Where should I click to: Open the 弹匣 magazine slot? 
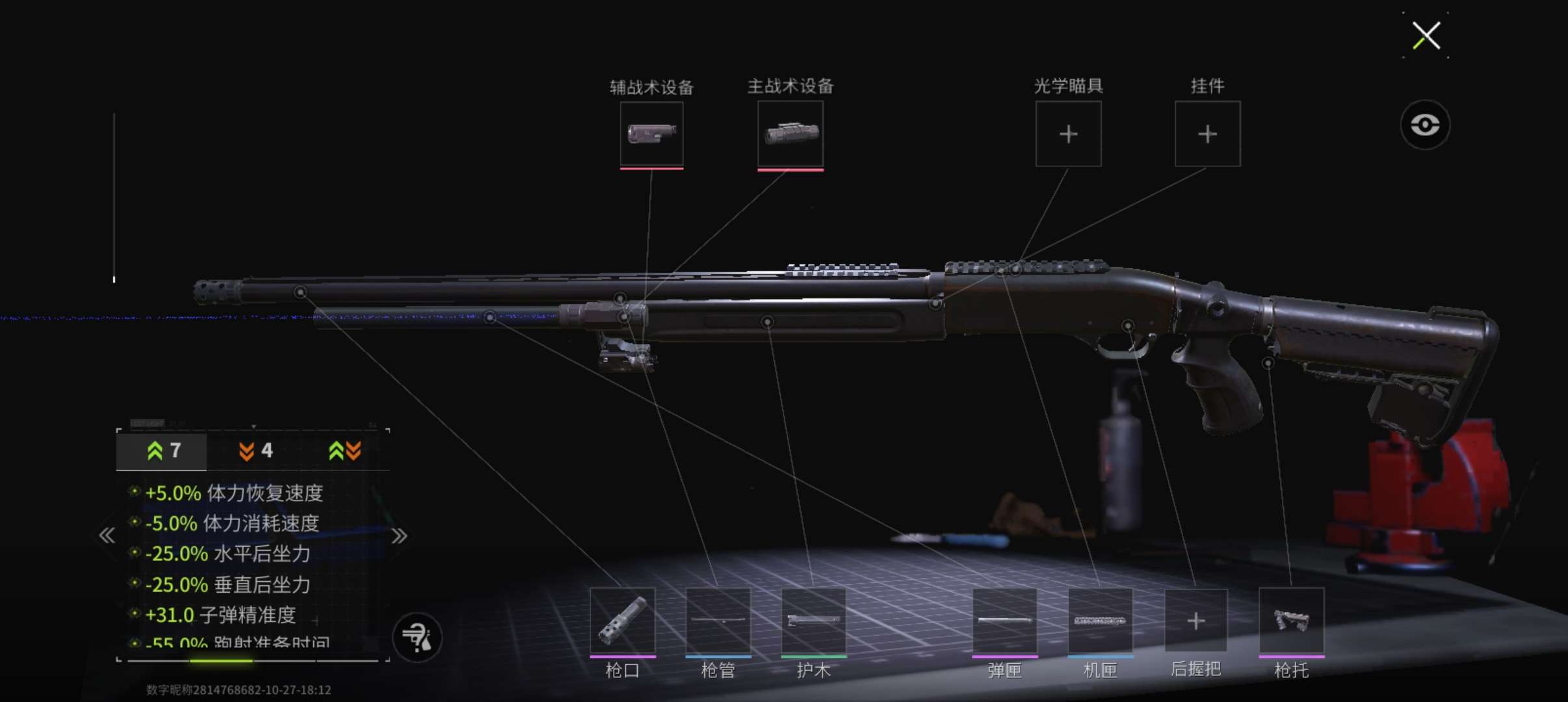(x=1004, y=621)
